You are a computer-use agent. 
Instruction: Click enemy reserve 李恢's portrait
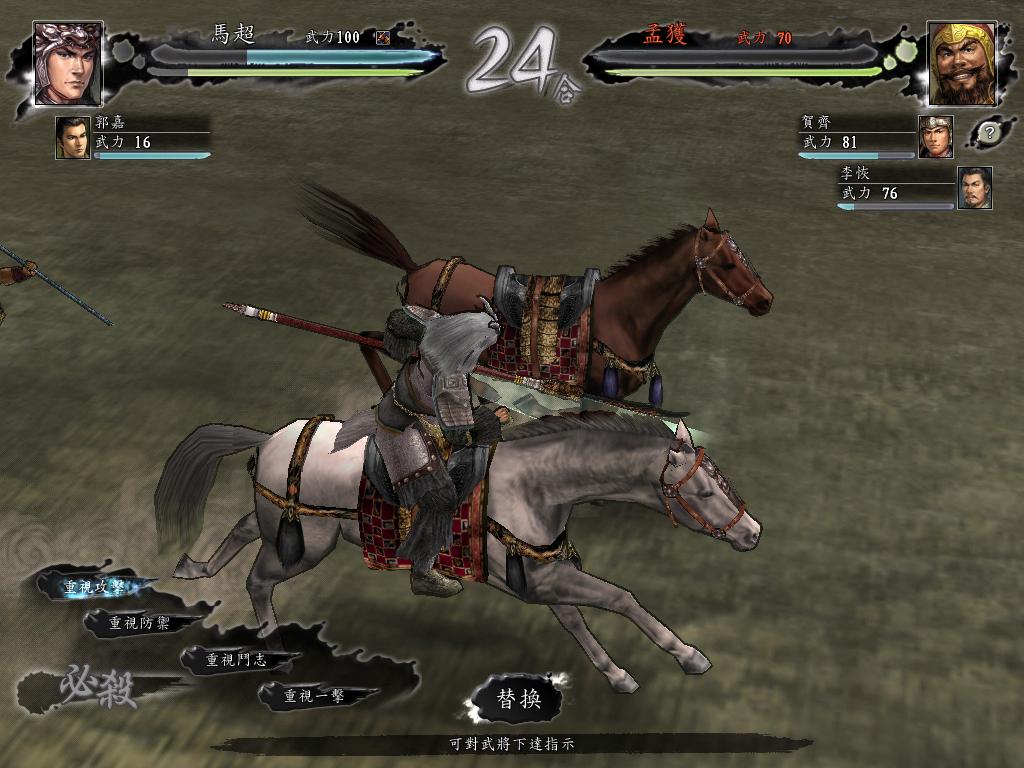975,188
